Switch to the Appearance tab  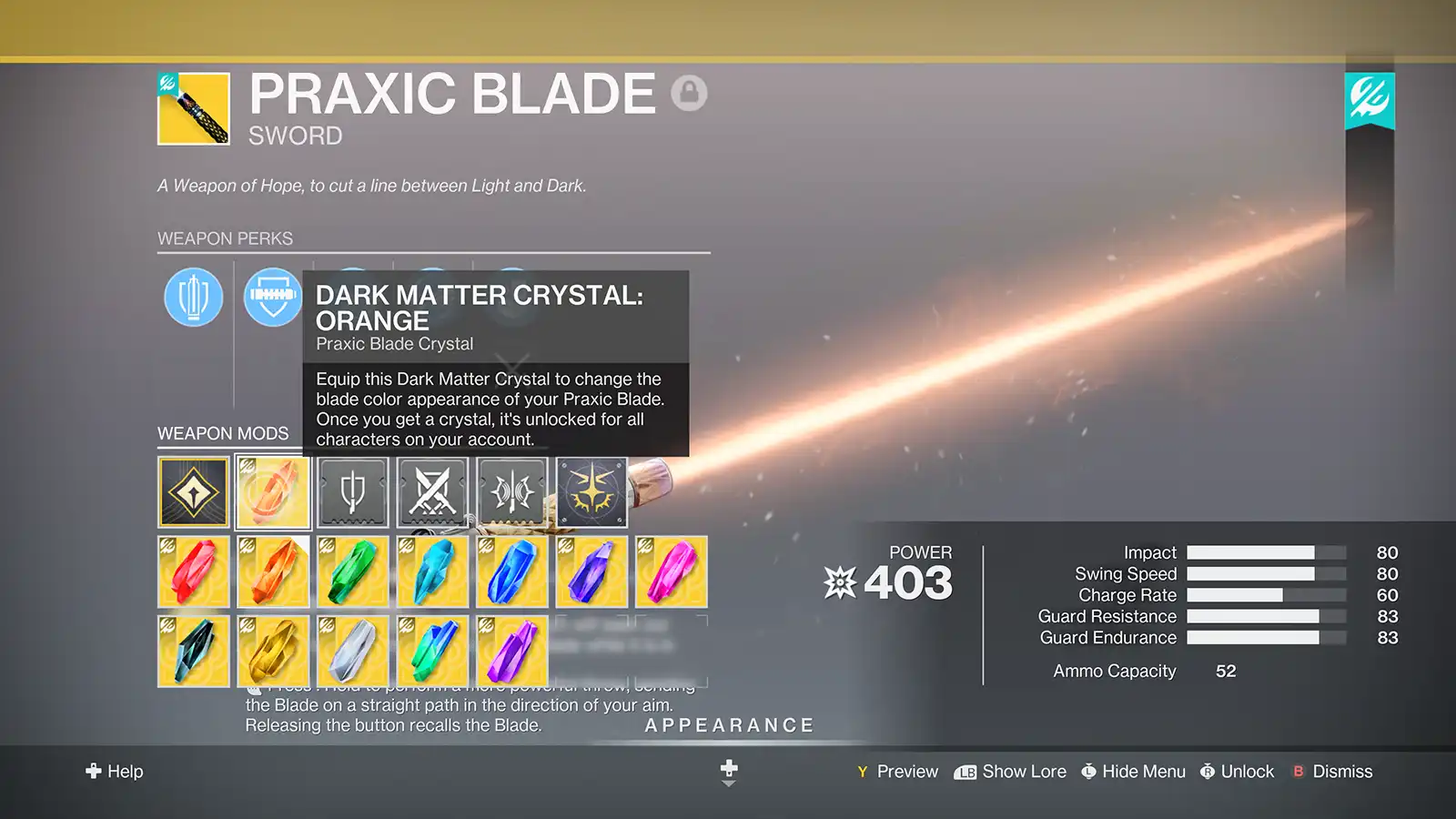pyautogui.click(x=728, y=724)
